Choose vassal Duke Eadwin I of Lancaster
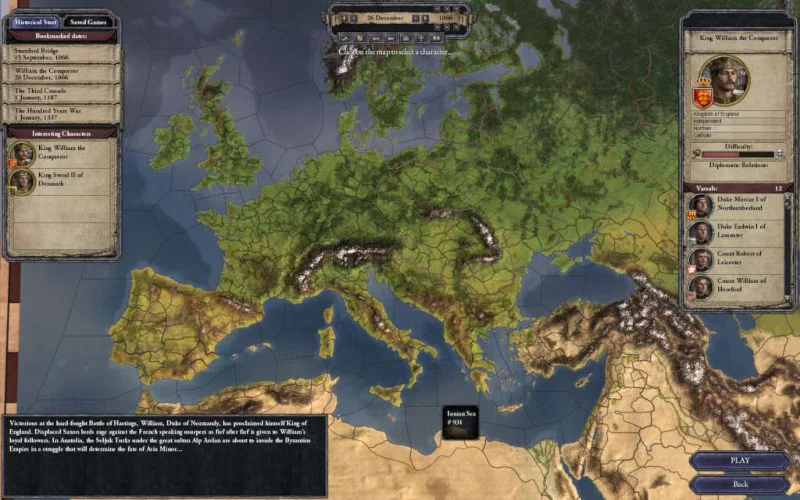The height and width of the screenshot is (500, 800). pos(735,233)
